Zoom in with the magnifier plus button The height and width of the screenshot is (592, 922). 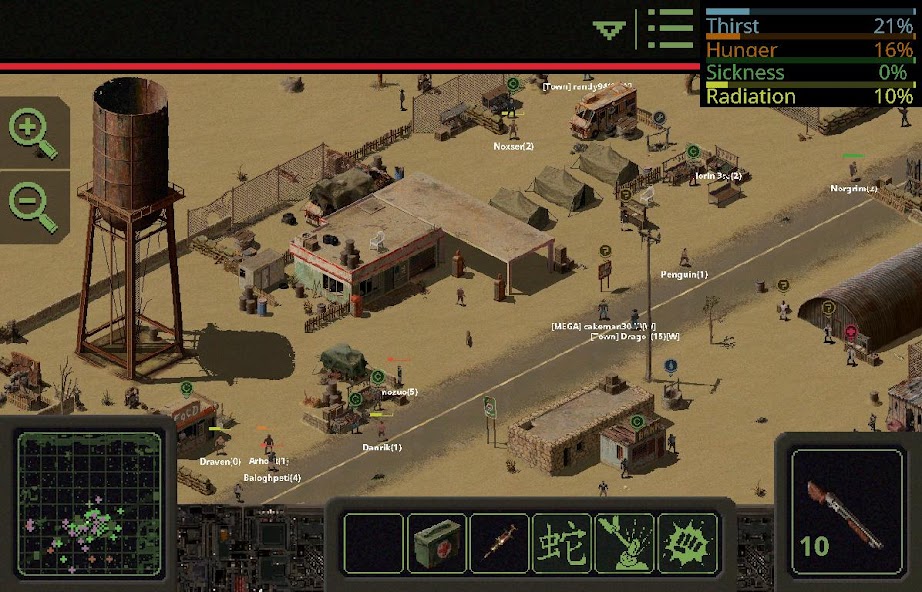tap(32, 131)
